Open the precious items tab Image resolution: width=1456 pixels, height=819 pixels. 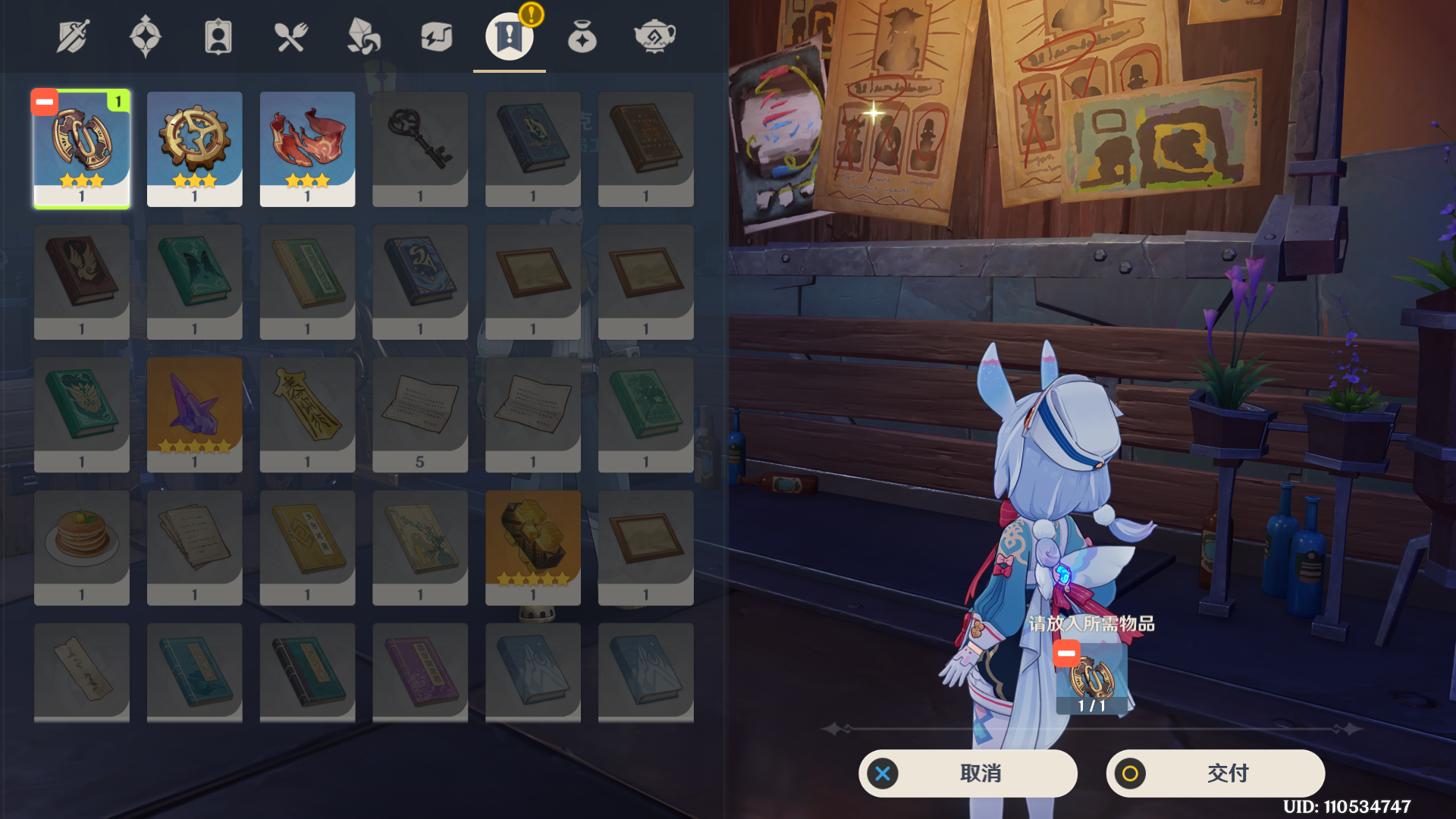click(582, 36)
